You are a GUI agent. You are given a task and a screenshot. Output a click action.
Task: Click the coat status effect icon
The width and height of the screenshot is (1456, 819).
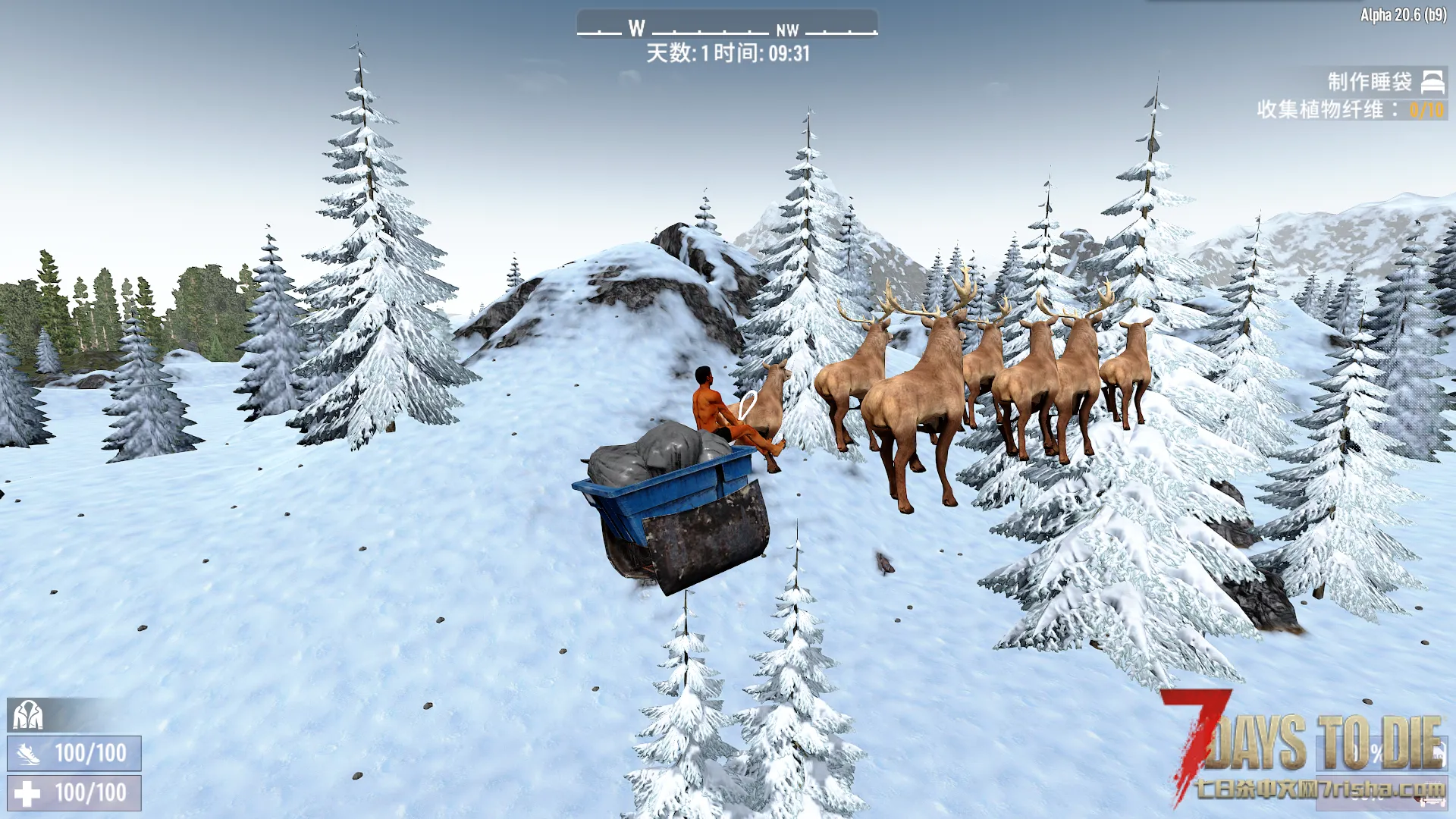click(27, 714)
